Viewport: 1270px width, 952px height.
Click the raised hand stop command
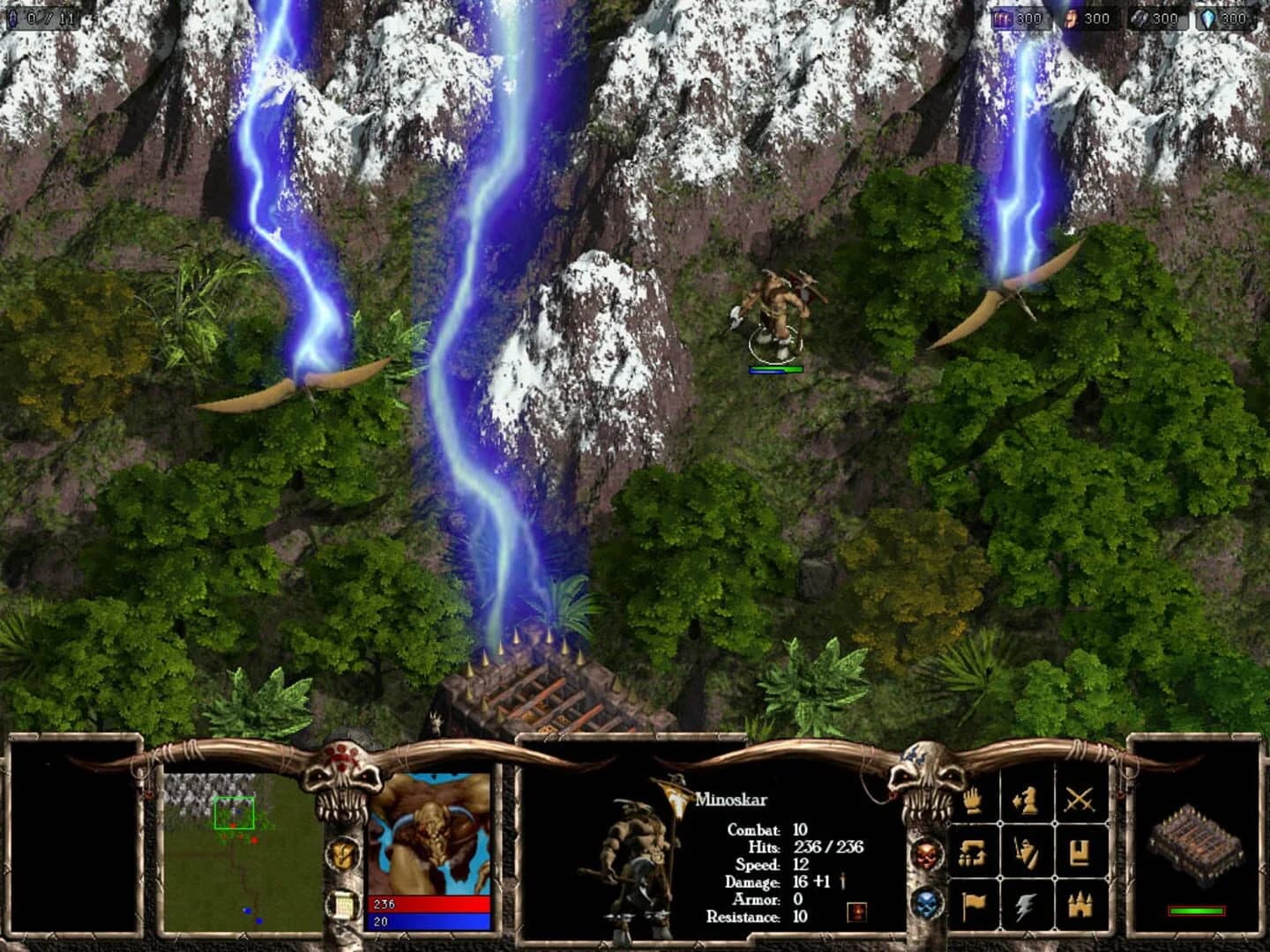[970, 800]
